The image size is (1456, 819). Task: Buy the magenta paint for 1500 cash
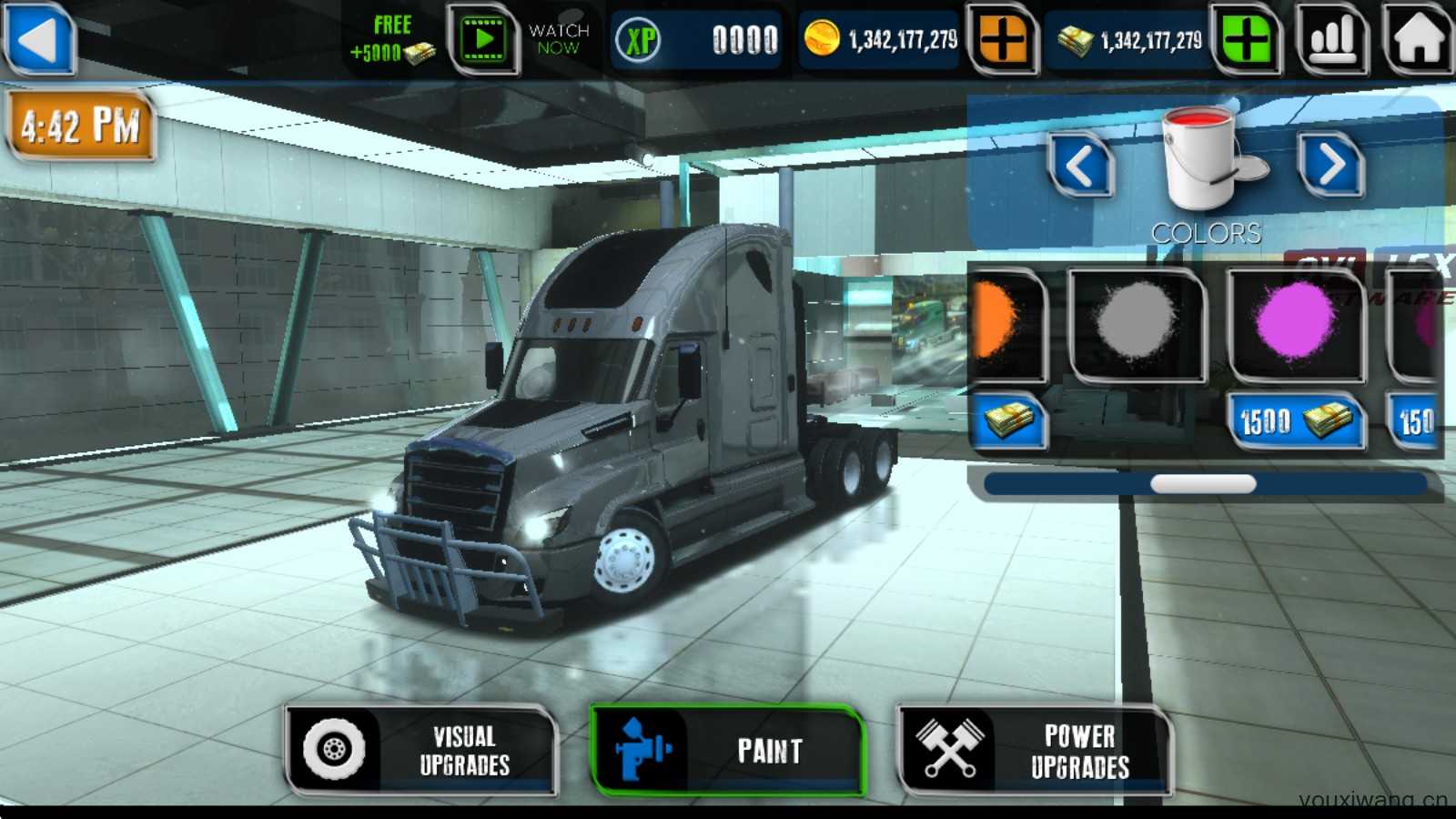(1295, 421)
